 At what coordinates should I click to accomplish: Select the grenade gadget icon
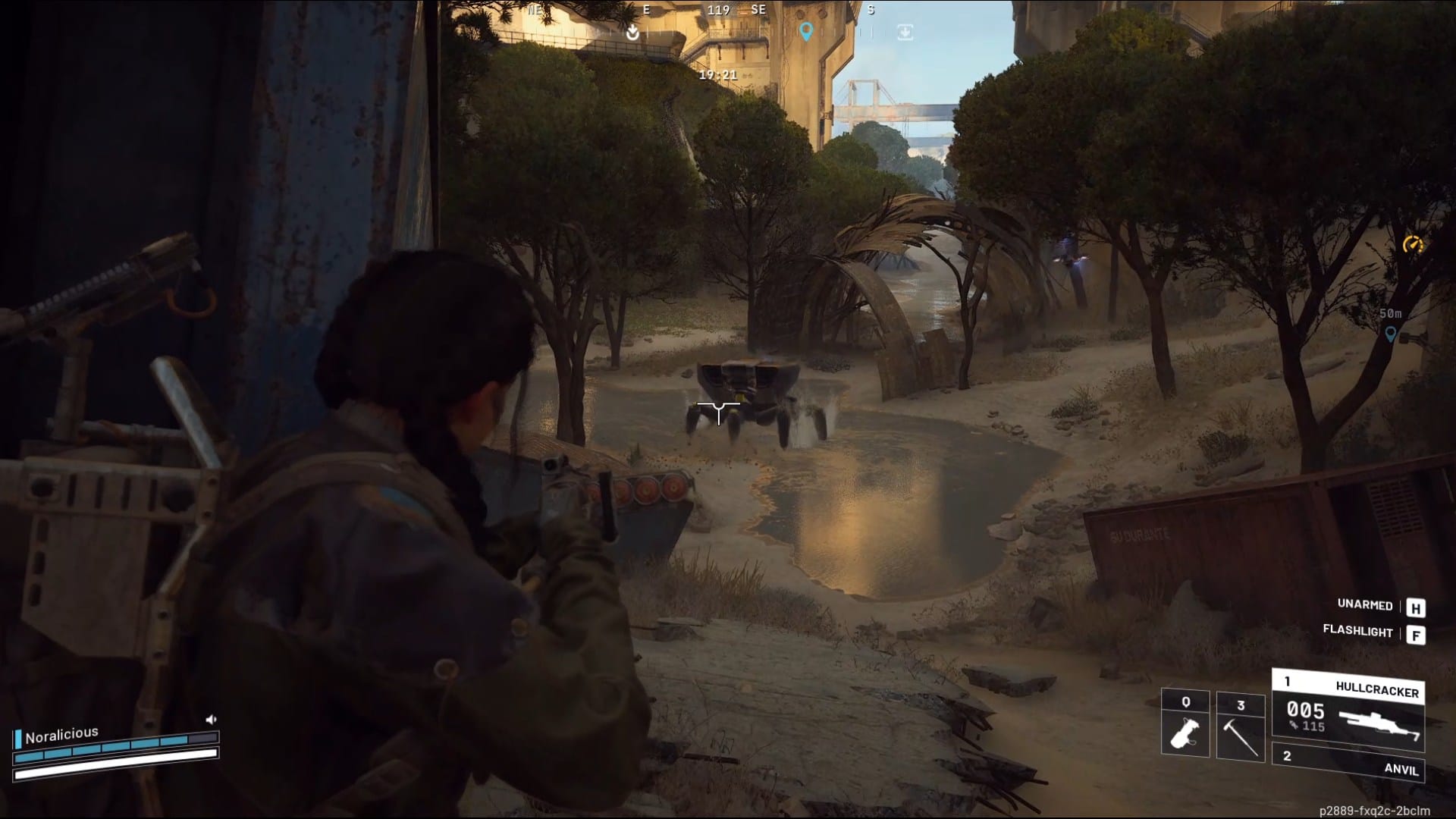point(1185,733)
